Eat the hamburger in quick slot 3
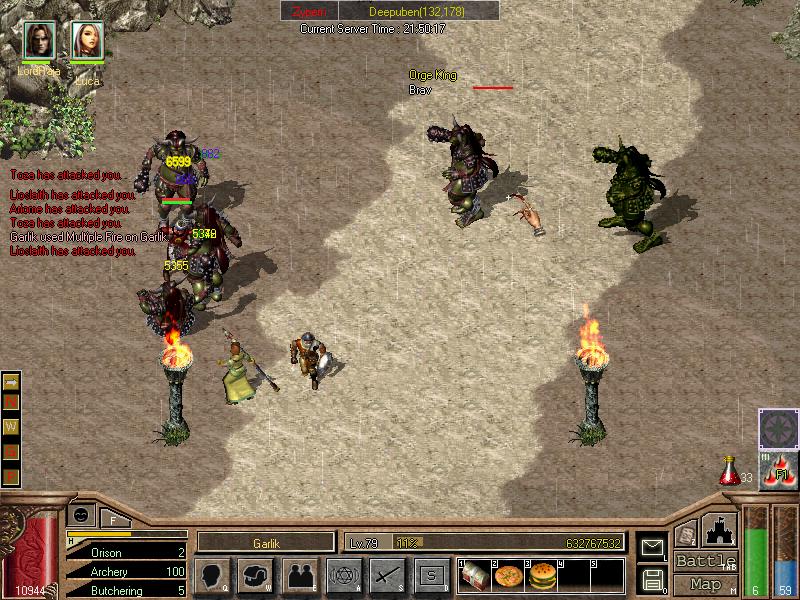The image size is (800, 600). (542, 577)
